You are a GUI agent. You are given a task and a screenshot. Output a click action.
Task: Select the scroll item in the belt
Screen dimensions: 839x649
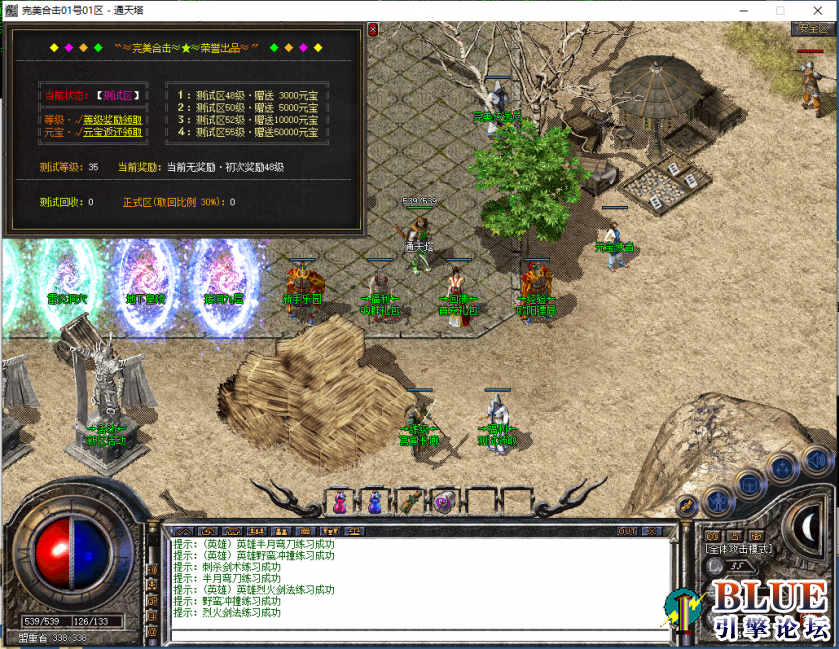[409, 501]
